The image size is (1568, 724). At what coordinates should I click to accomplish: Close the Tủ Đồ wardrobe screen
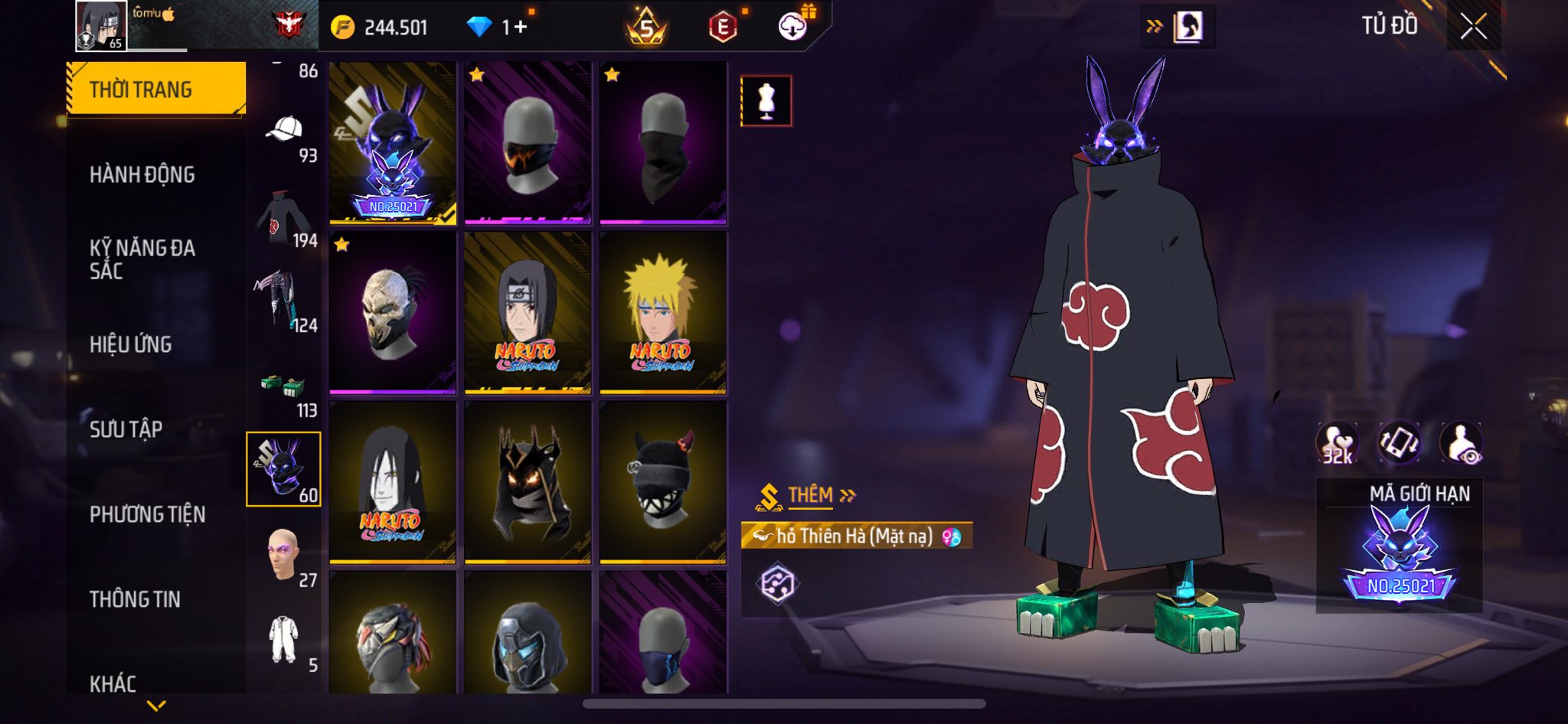pyautogui.click(x=1473, y=28)
